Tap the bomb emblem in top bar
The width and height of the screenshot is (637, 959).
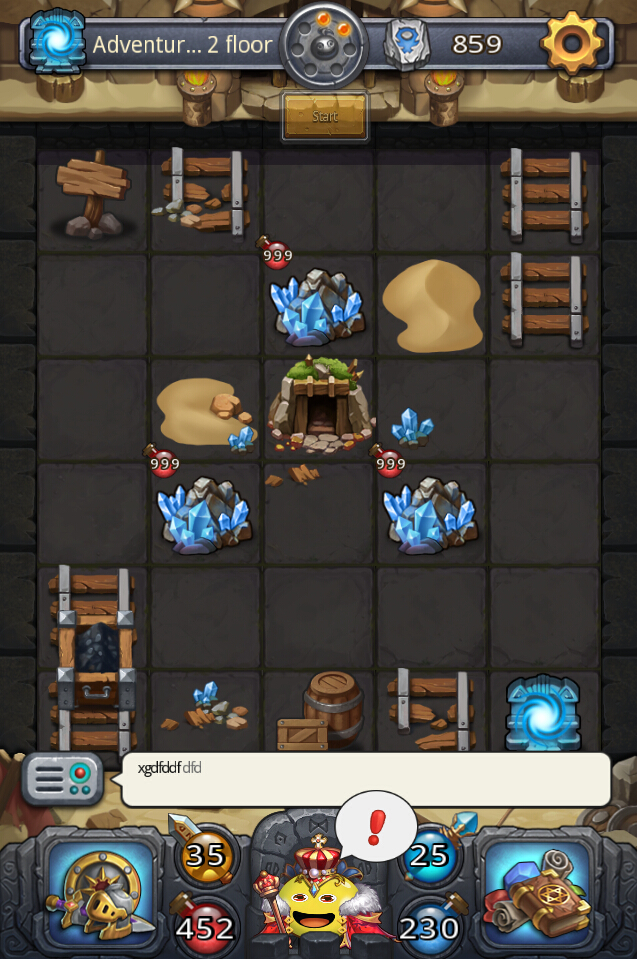[x=324, y=45]
